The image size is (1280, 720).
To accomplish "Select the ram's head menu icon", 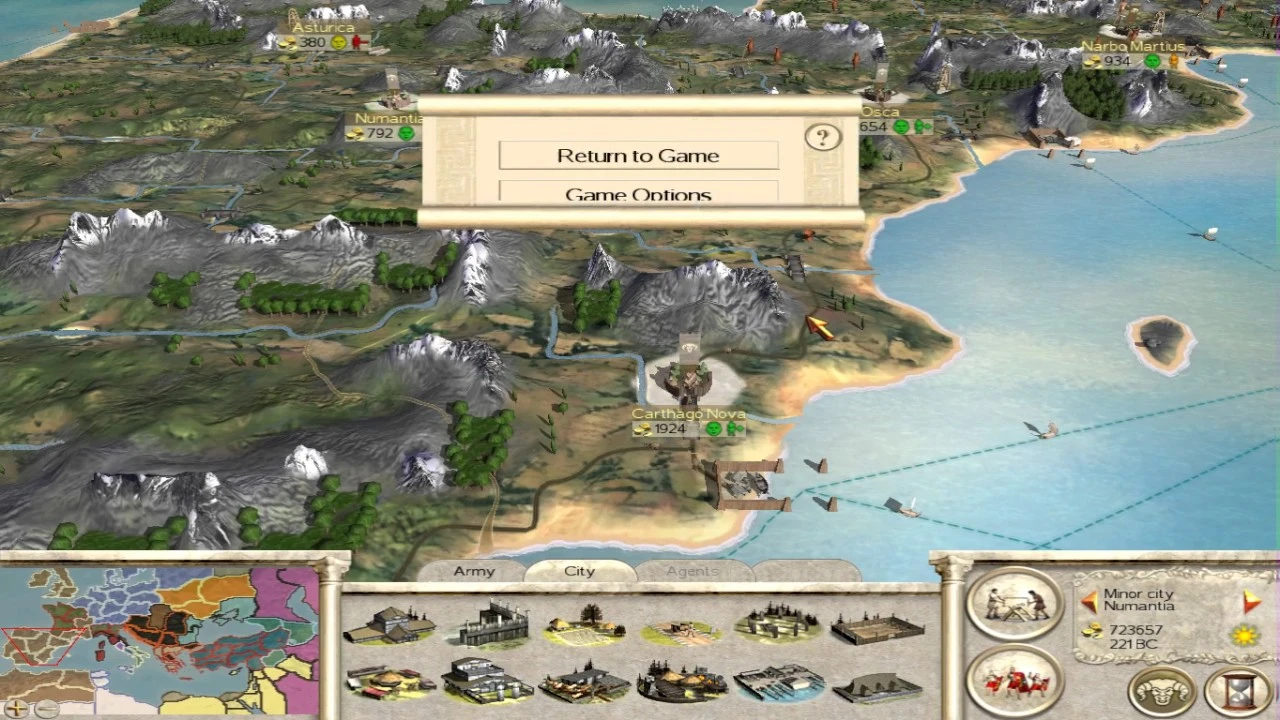I will (x=1160, y=690).
